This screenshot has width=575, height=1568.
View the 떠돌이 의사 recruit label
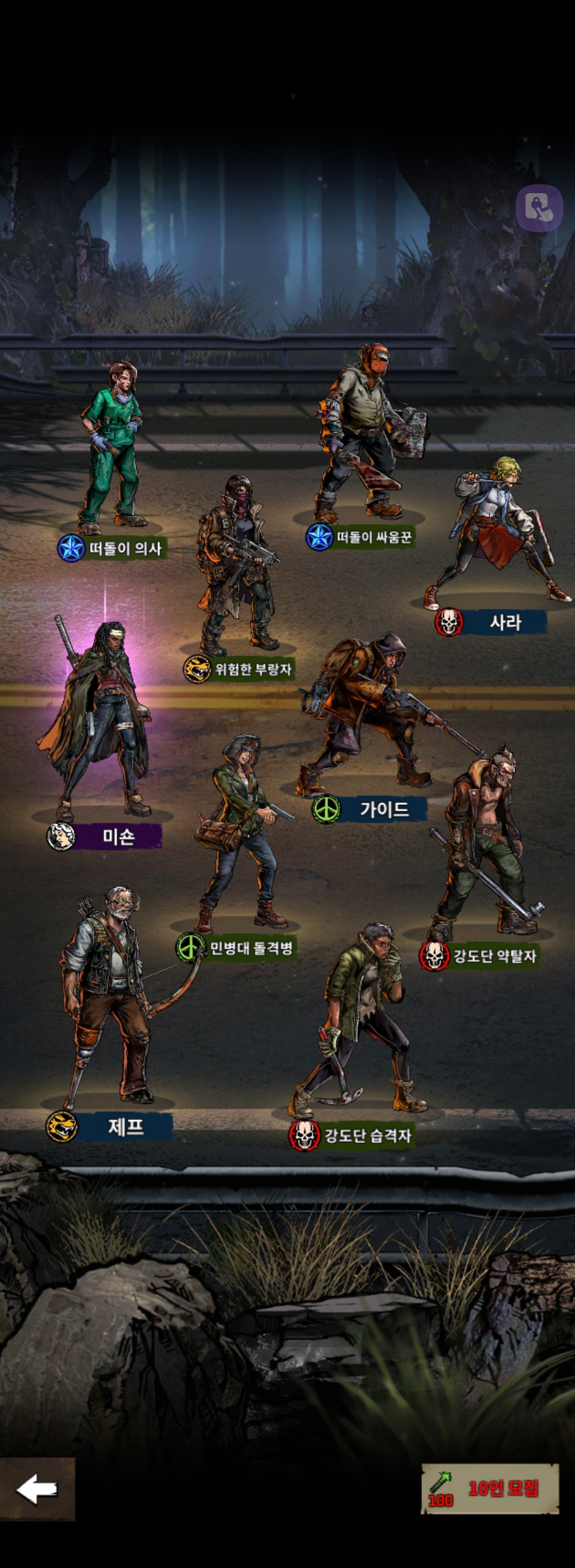click(x=125, y=548)
